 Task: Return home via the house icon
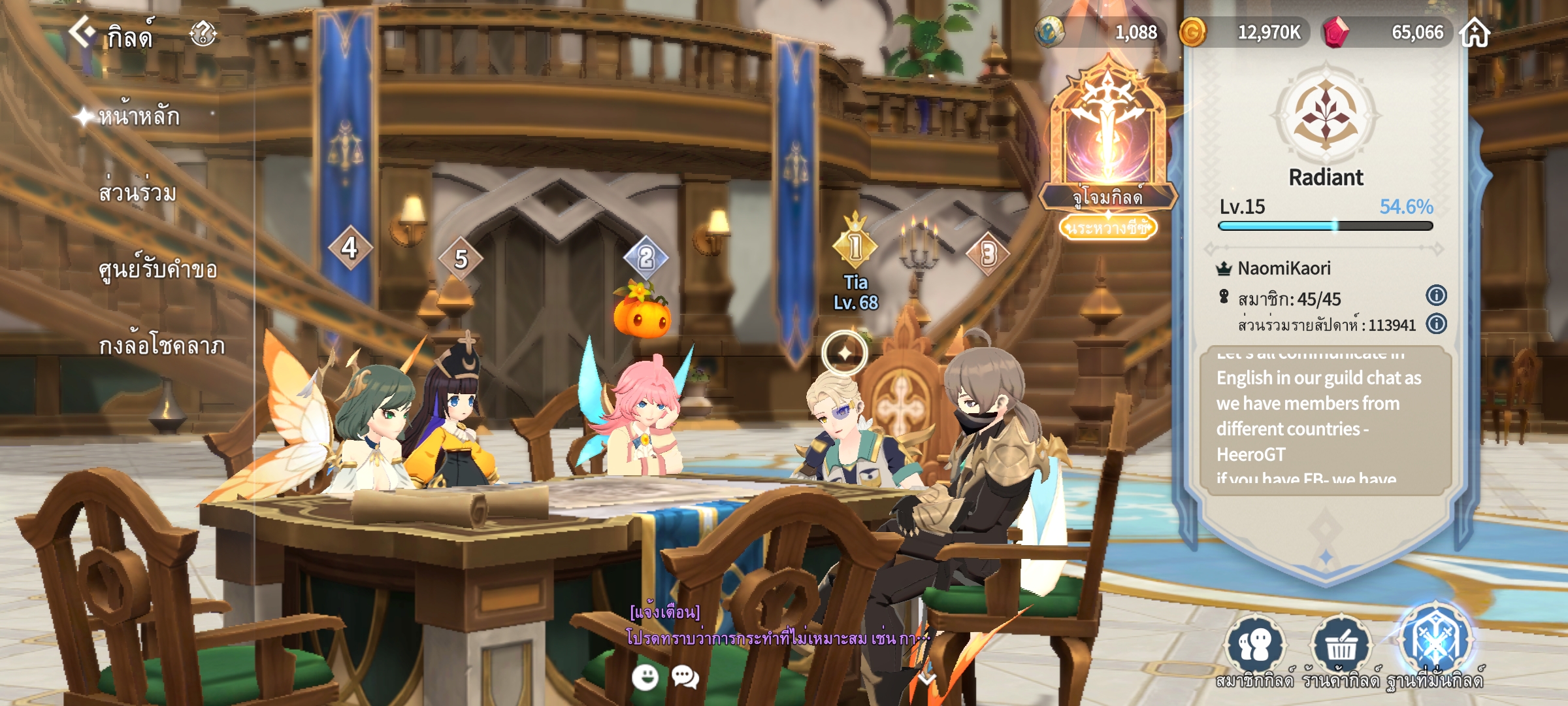(1475, 33)
